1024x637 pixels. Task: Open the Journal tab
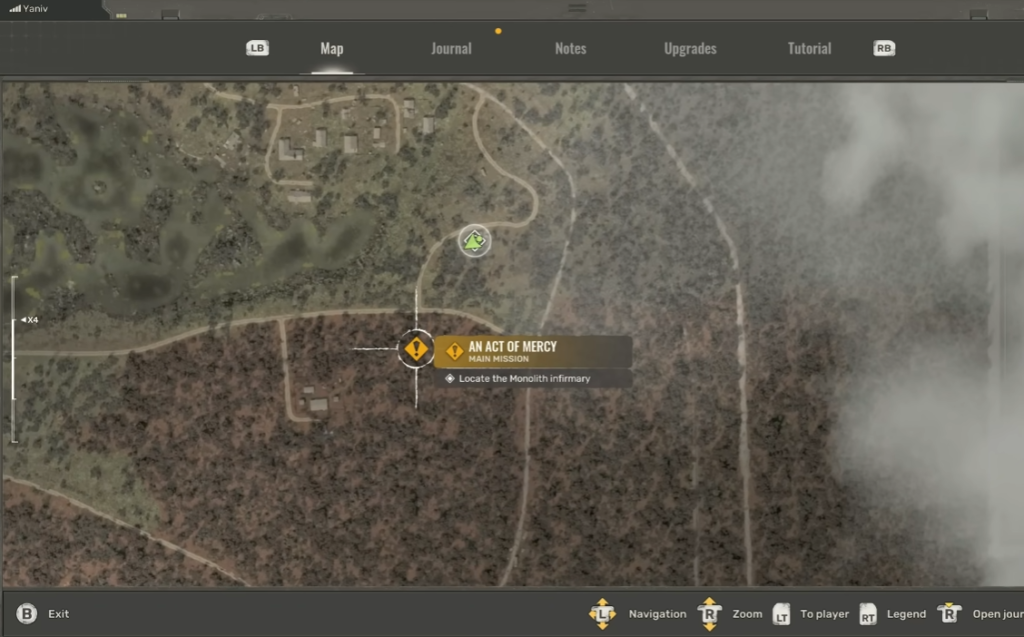coord(451,49)
